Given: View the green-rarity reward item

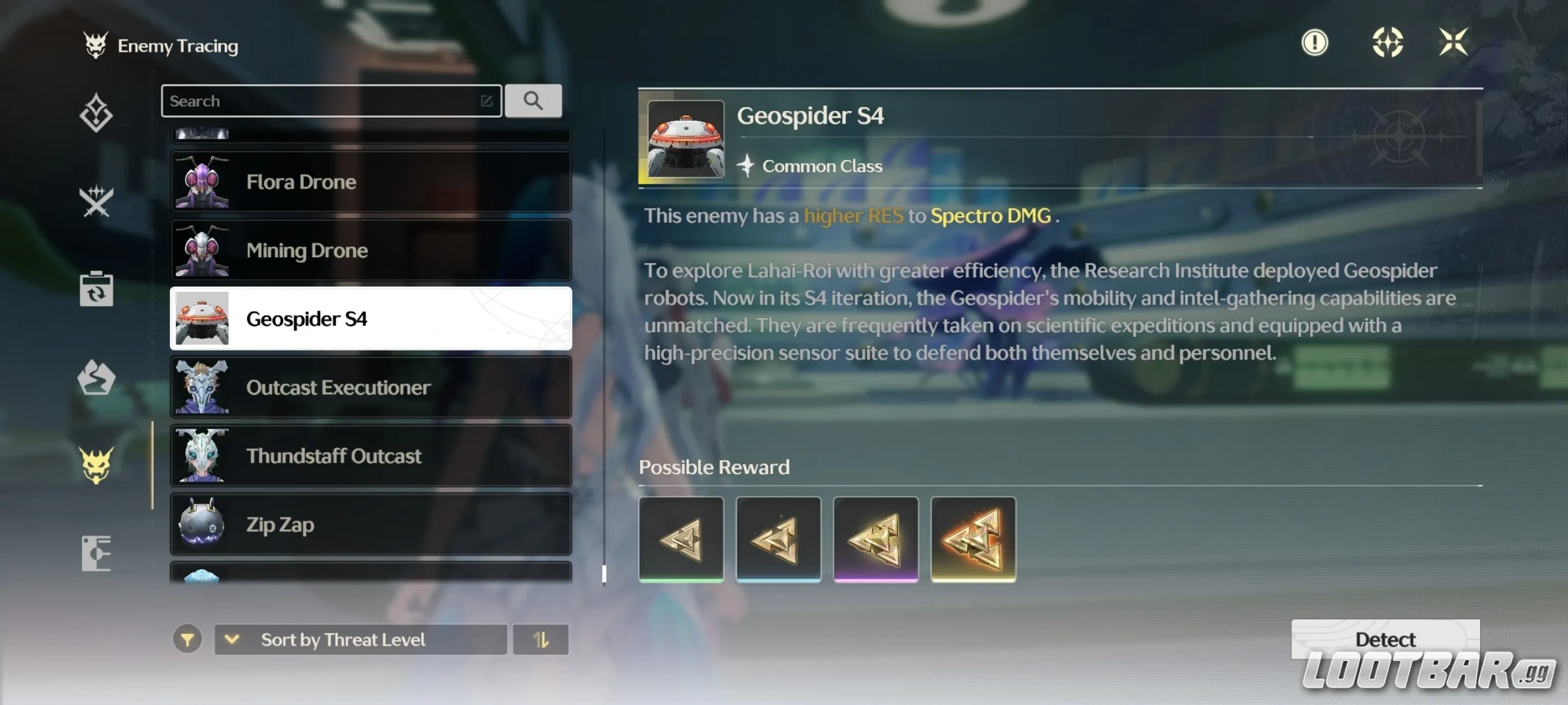Looking at the screenshot, I should click(x=681, y=539).
